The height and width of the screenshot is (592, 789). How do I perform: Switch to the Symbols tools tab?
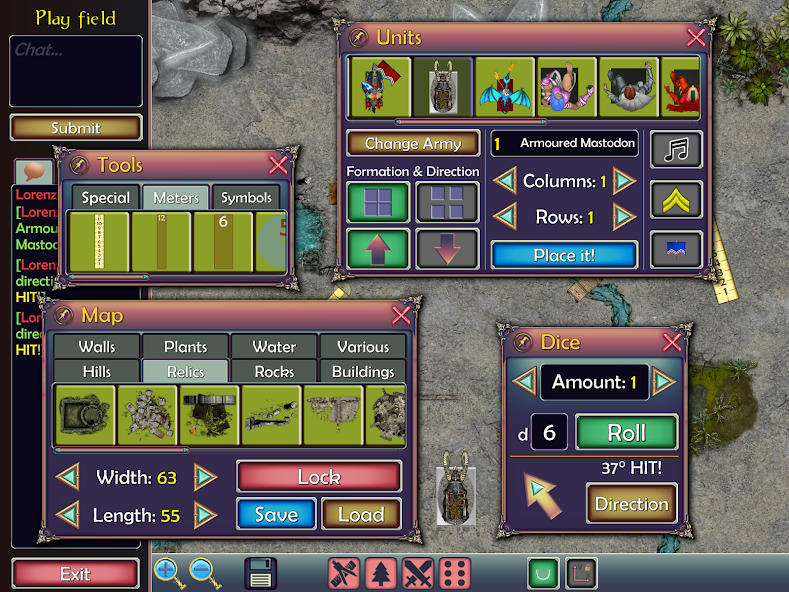[247, 198]
